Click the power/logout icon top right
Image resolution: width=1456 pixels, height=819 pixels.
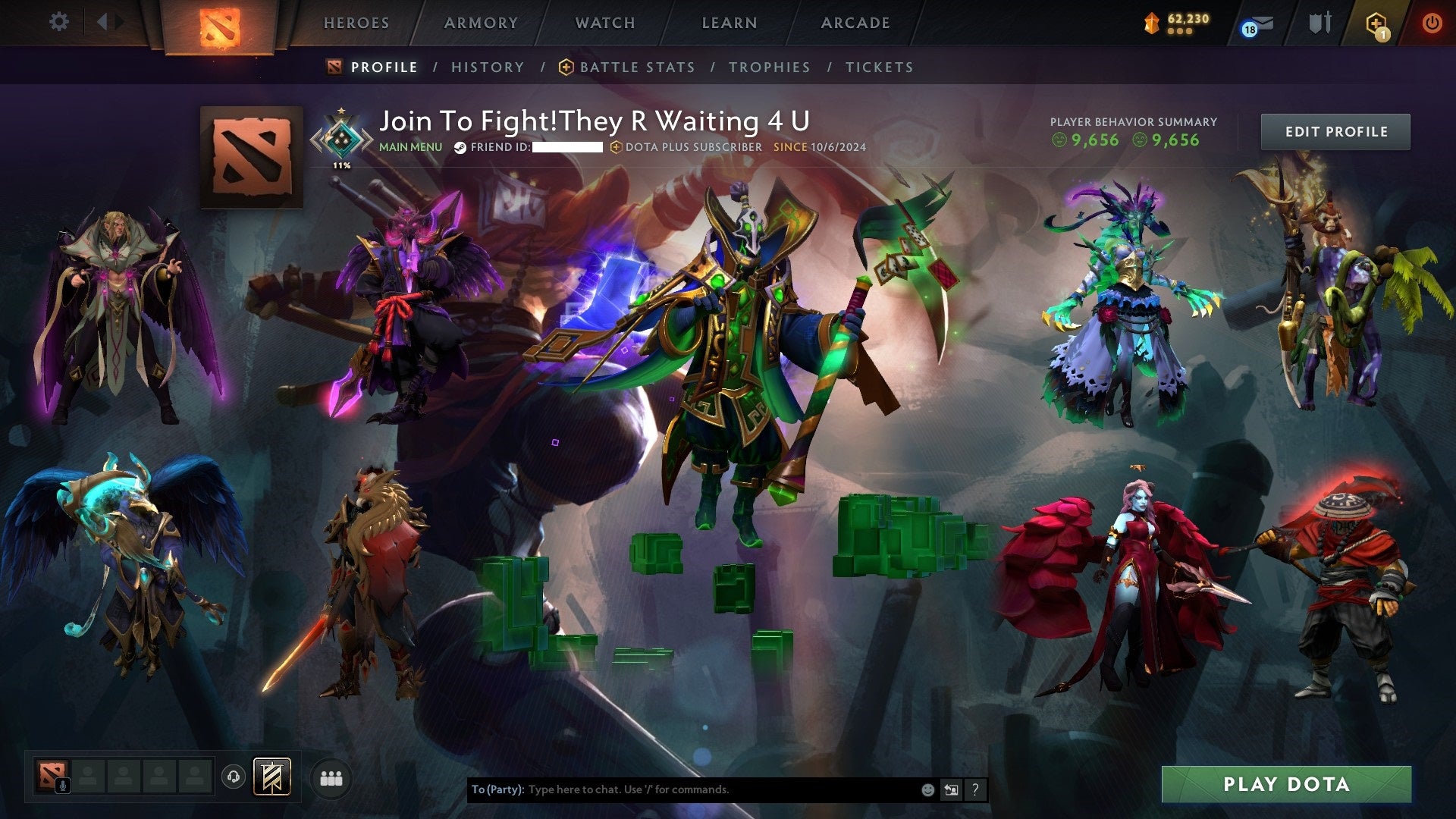[x=1432, y=23]
